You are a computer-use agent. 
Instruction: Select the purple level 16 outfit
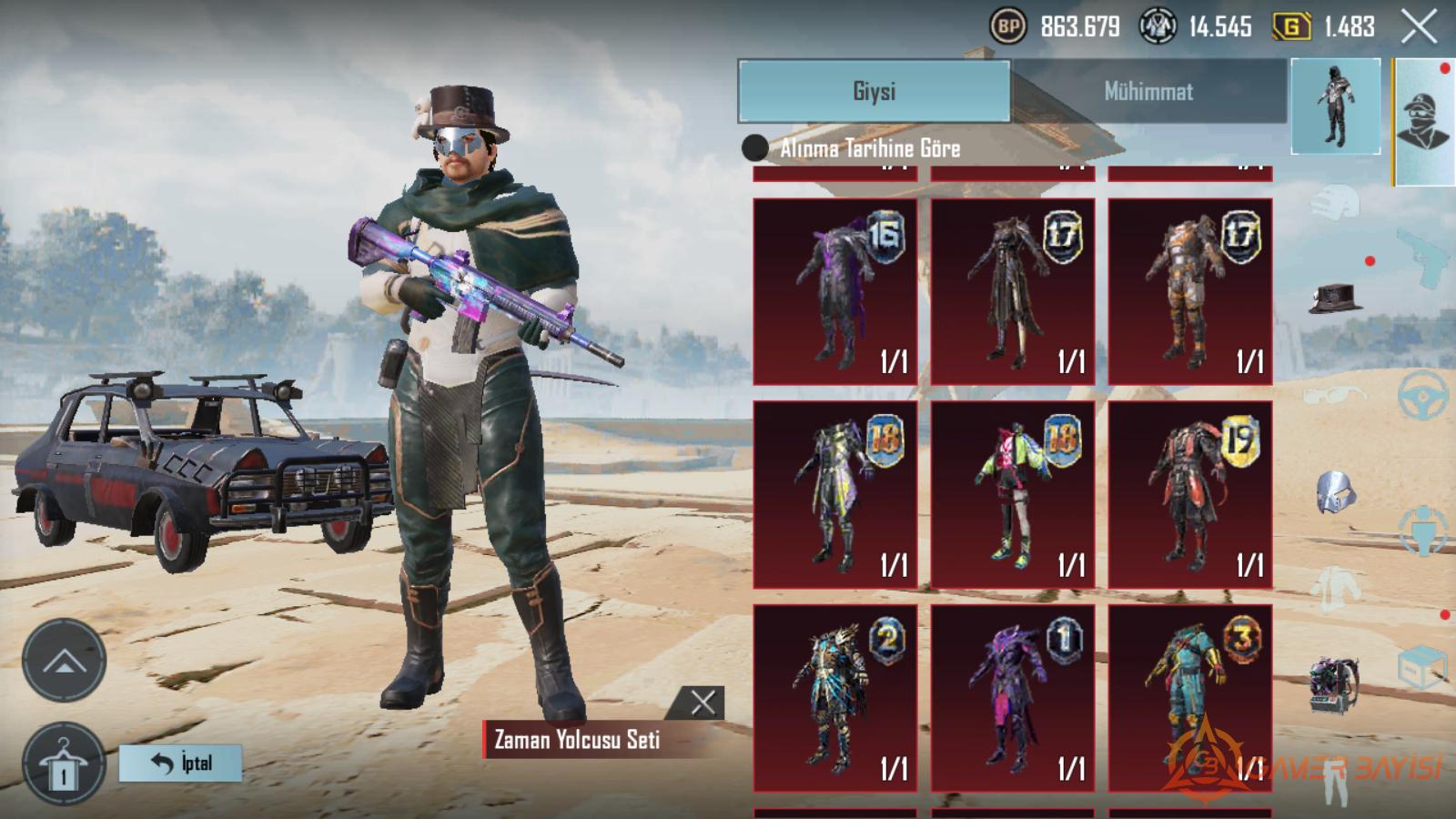[x=834, y=291]
